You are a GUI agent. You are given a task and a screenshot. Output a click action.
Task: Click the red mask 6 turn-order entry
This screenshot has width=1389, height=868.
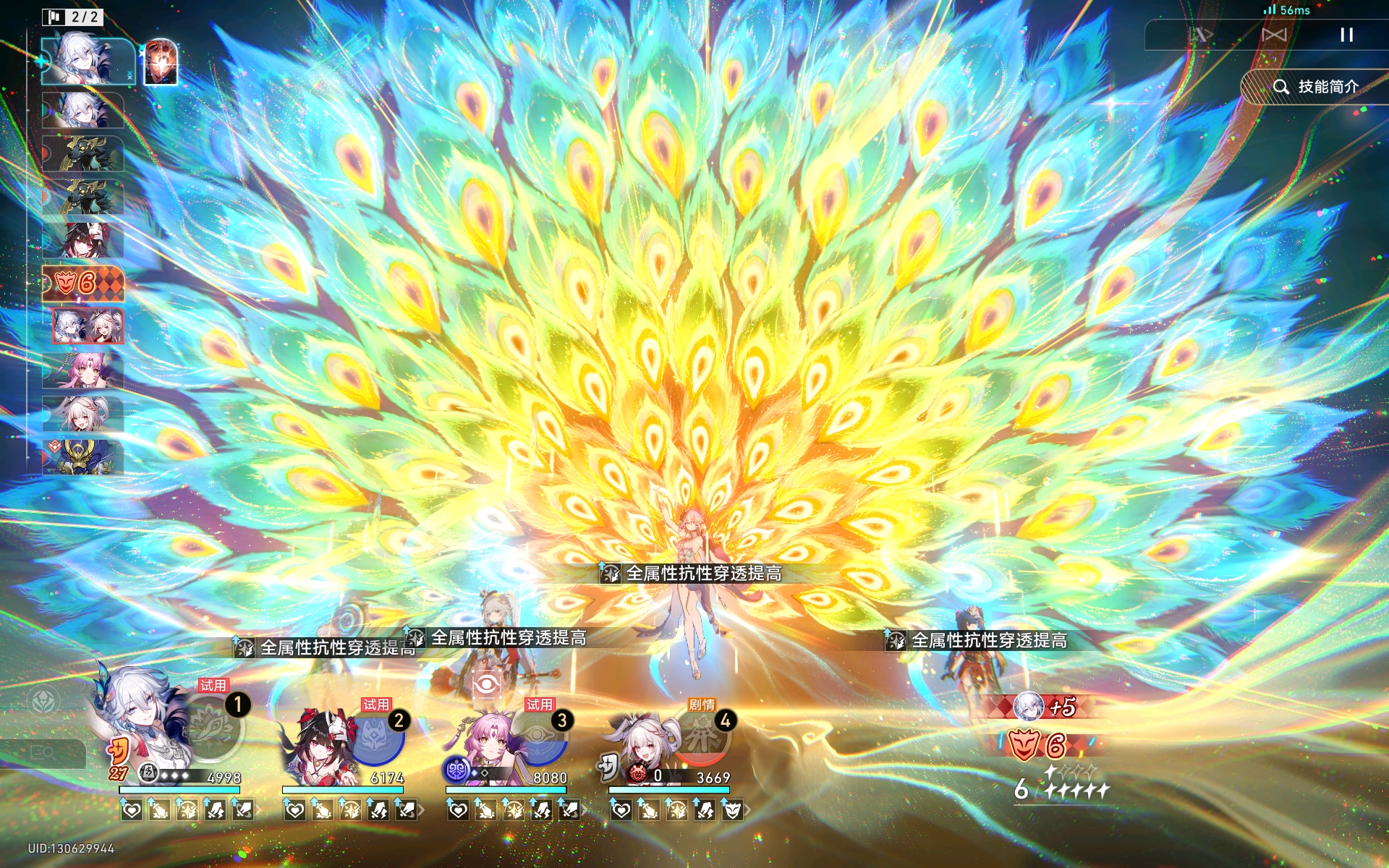point(83,283)
